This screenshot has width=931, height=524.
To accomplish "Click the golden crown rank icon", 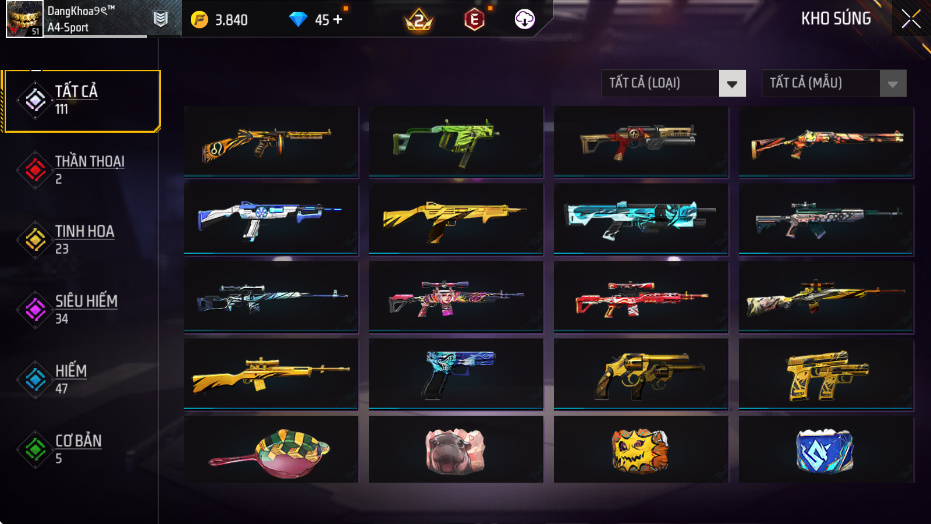I will [x=418, y=19].
